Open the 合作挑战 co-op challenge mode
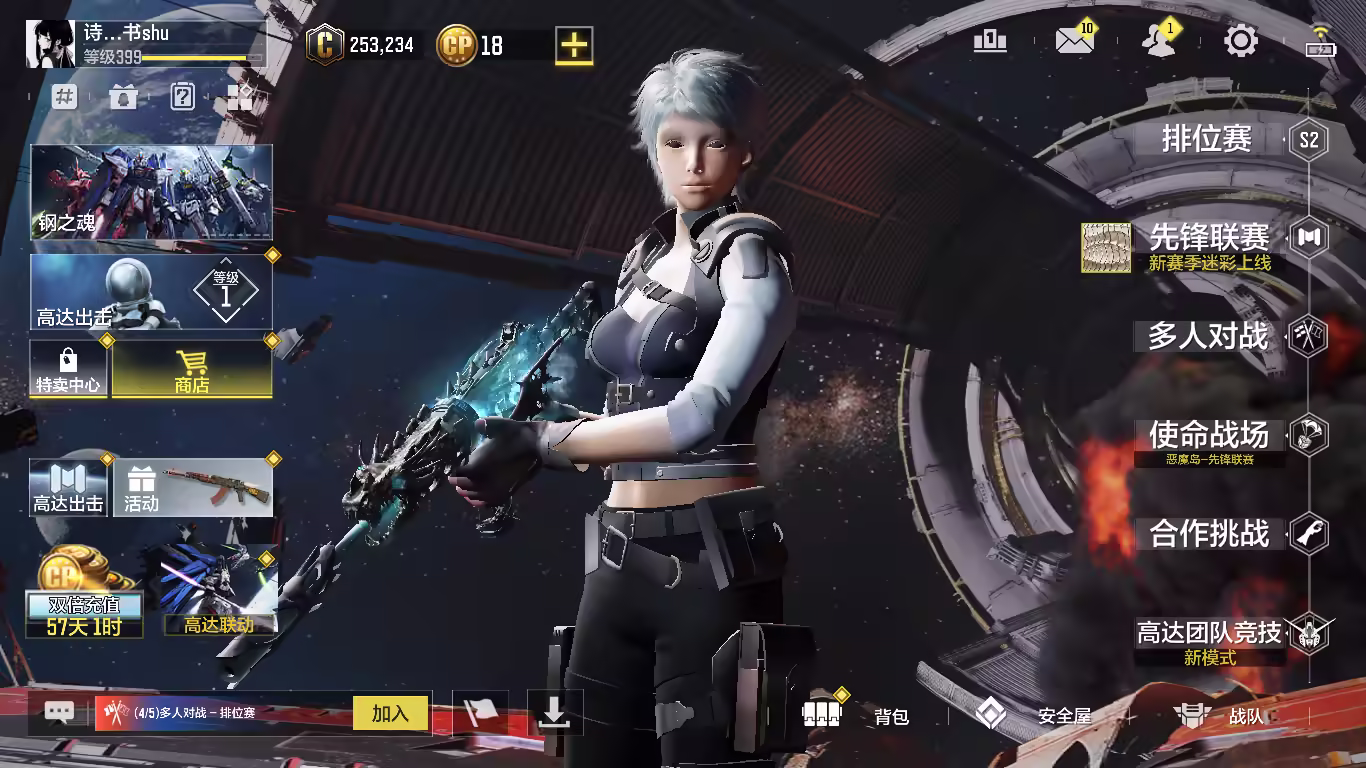The image size is (1366, 768). tap(1208, 534)
